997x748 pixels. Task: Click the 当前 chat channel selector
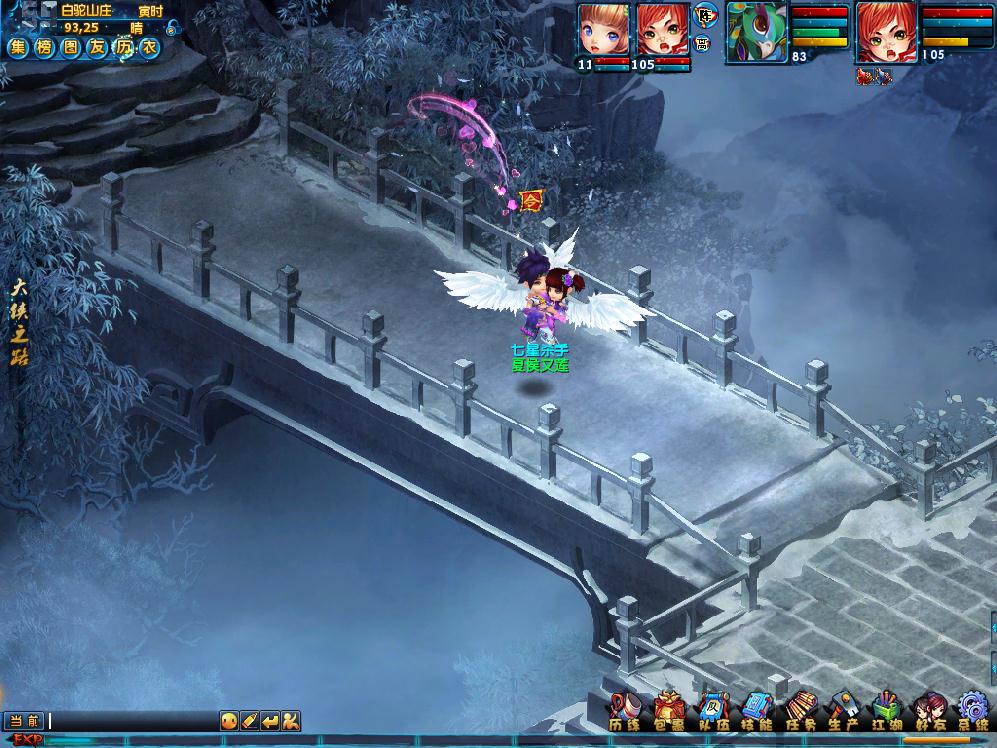click(x=25, y=720)
